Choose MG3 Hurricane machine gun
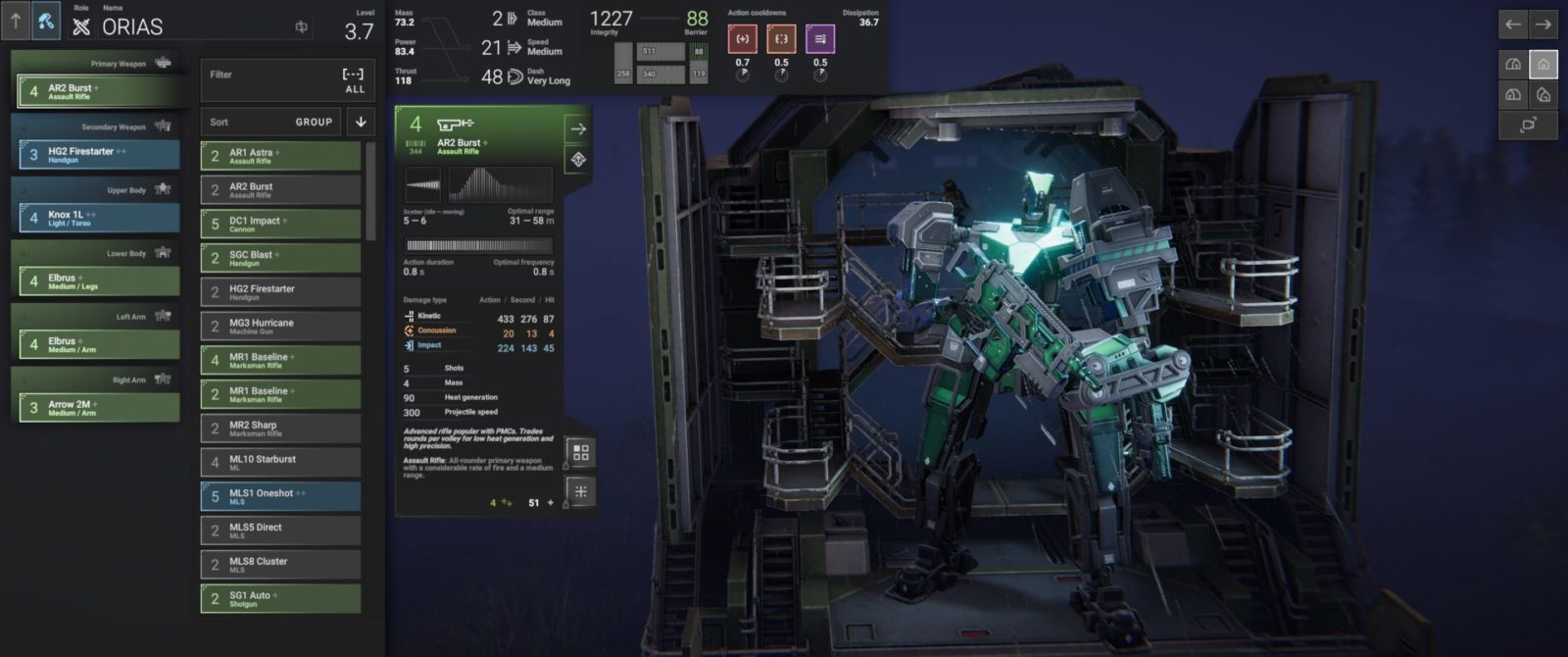This screenshot has height=657, width=1568. coord(281,327)
